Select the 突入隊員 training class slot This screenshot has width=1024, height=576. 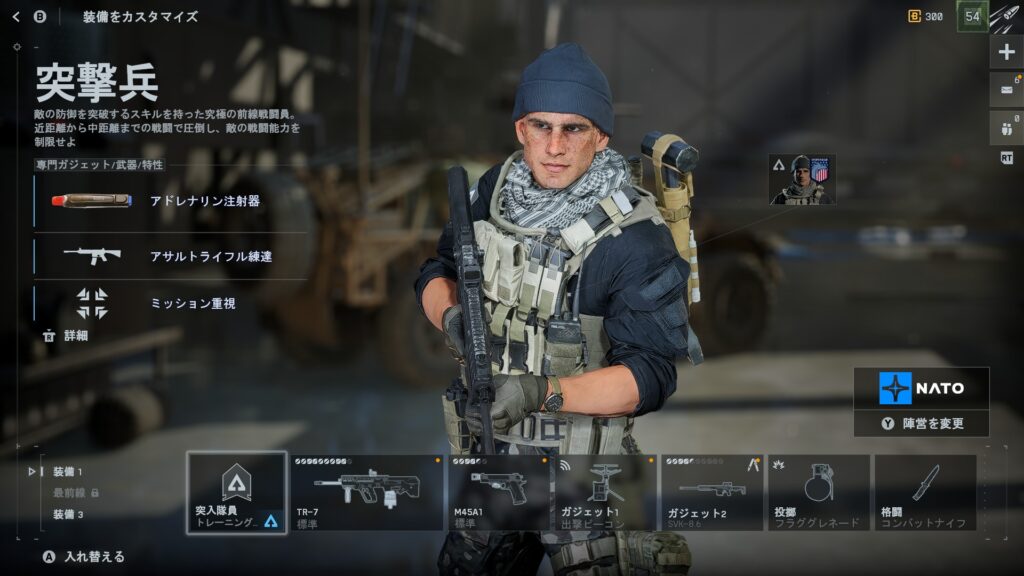click(x=236, y=492)
